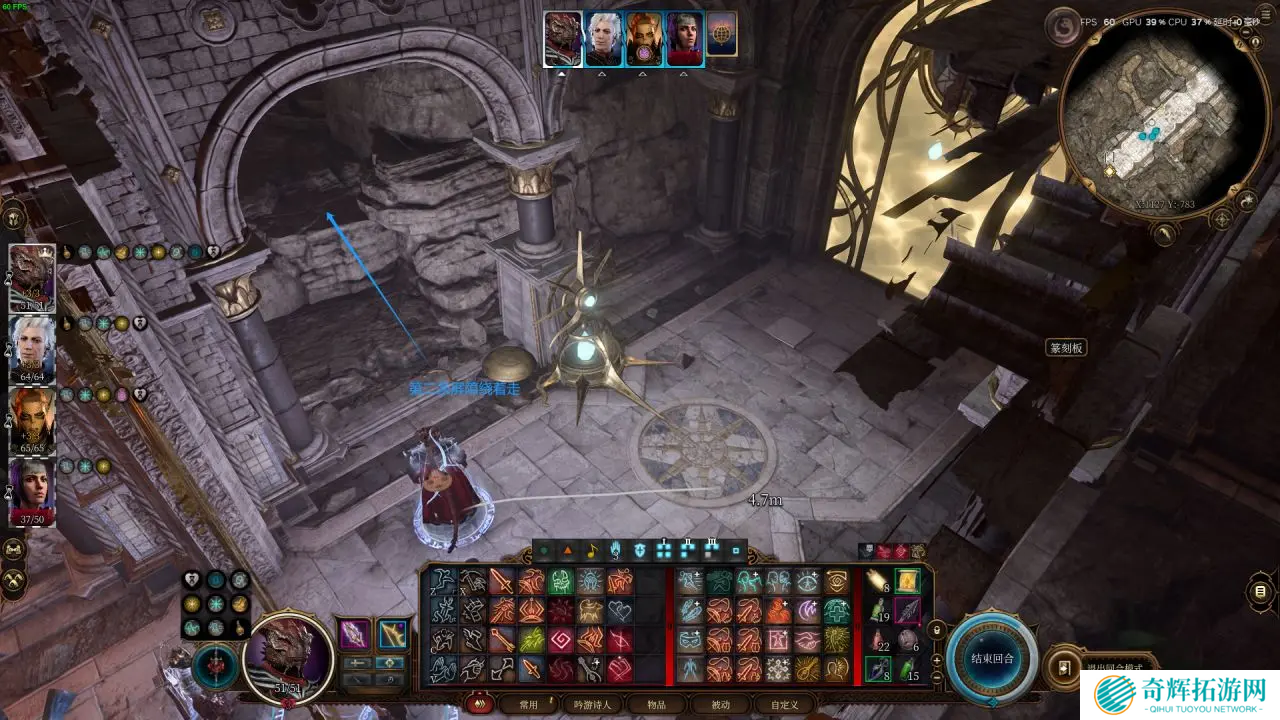1280x720 pixels.
Task: Activate the orange sword main-hand attack icon
Action: 501,582
